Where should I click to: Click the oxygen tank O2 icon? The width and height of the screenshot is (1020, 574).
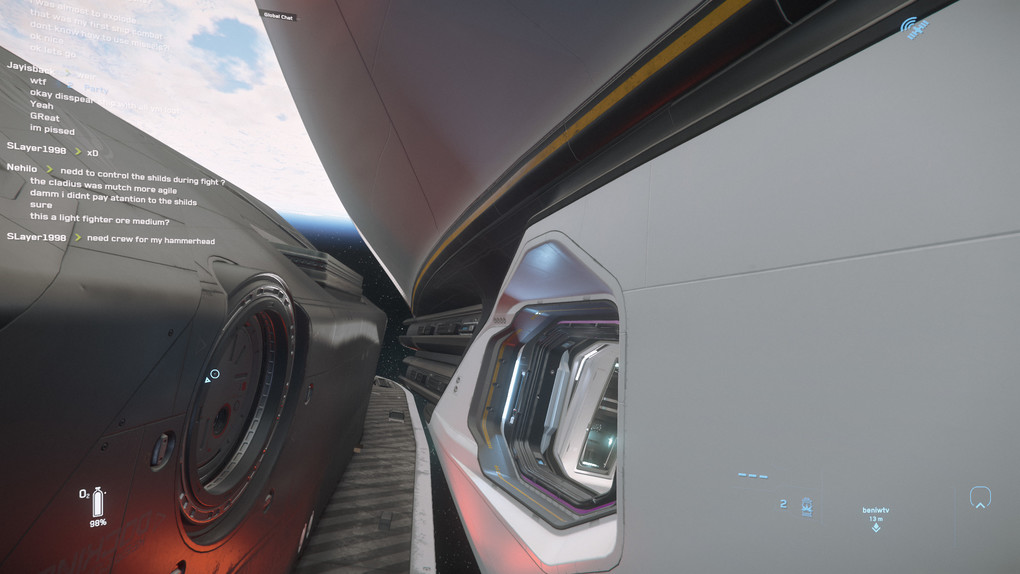coord(97,501)
